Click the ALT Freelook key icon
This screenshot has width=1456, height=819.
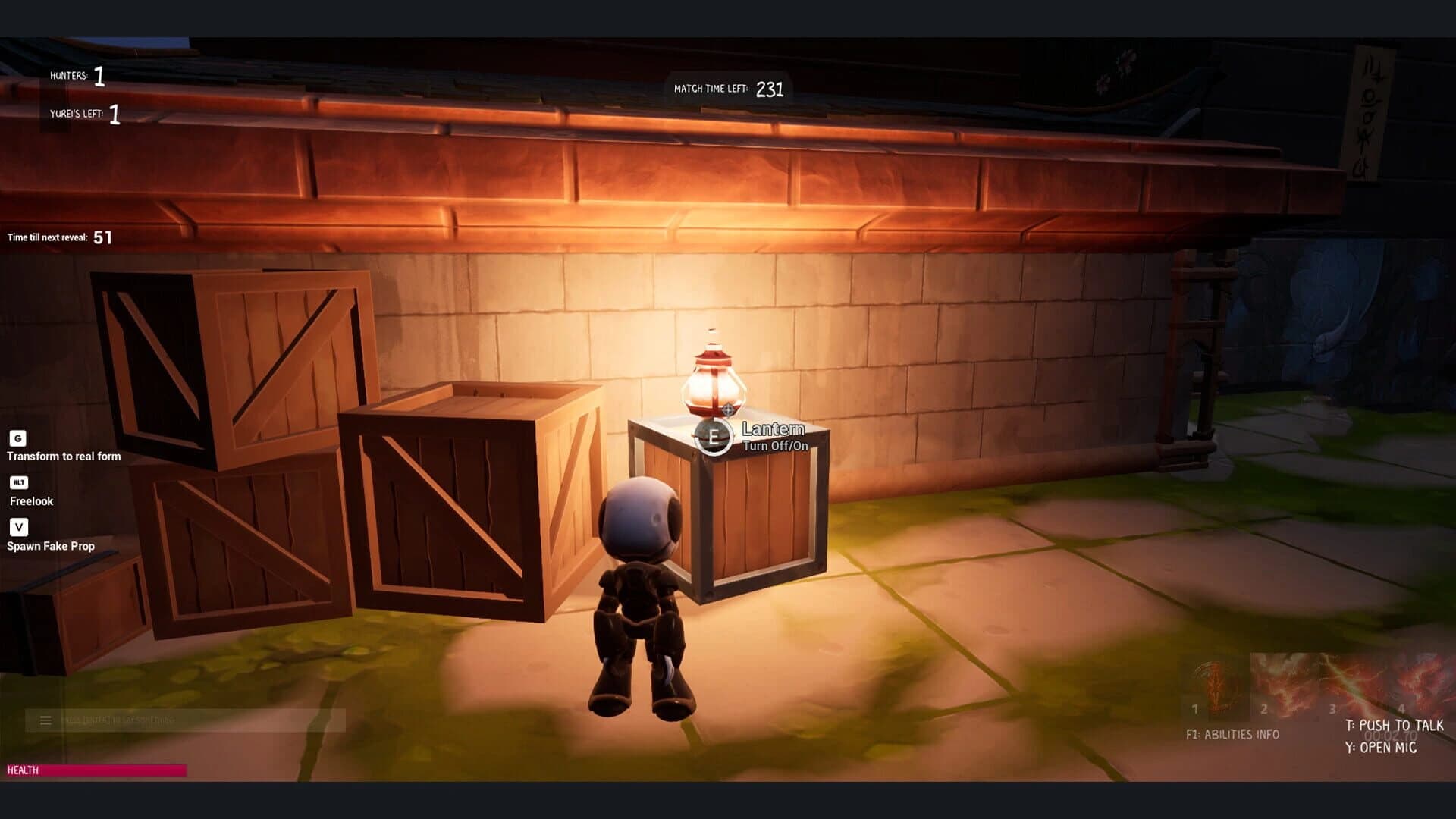tap(19, 482)
